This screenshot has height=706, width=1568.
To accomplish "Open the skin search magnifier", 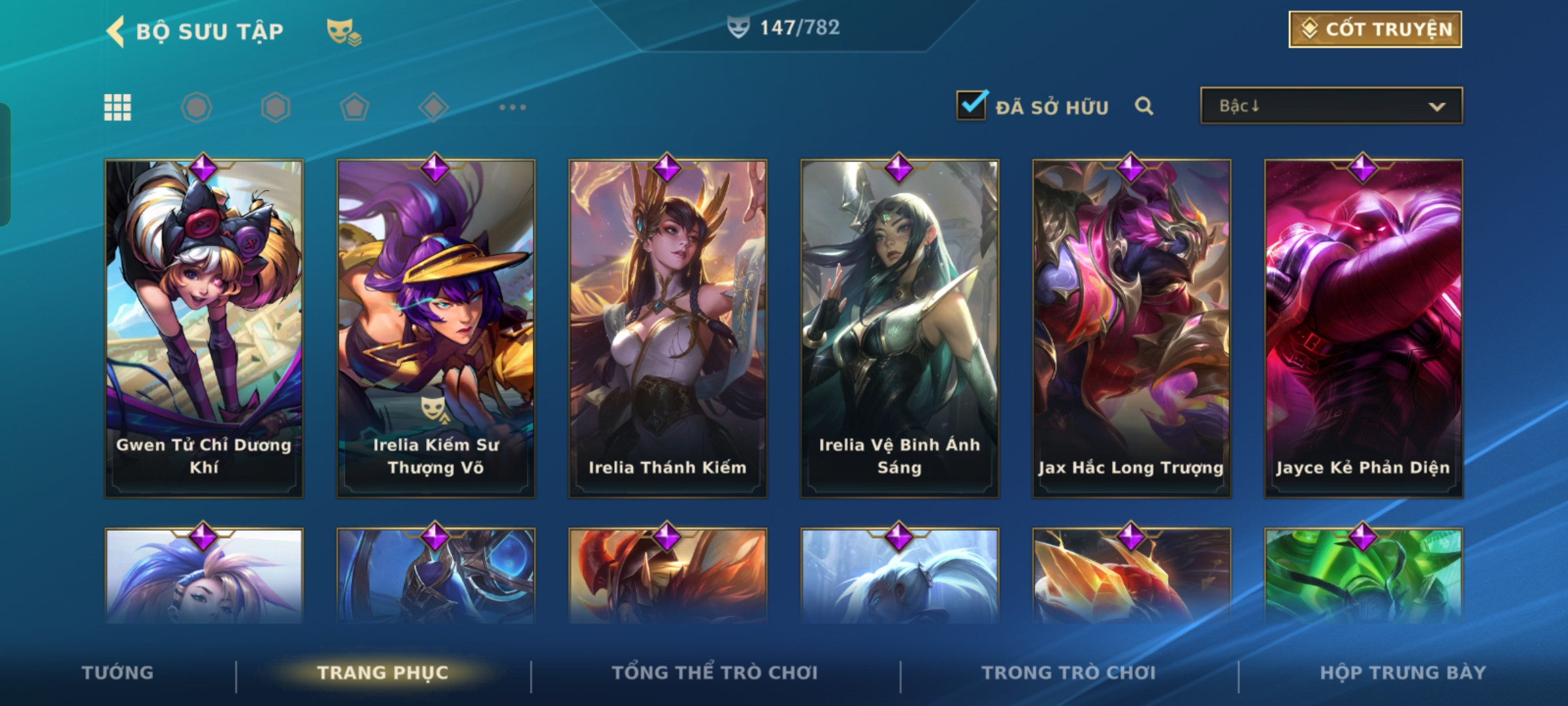I will coord(1143,106).
